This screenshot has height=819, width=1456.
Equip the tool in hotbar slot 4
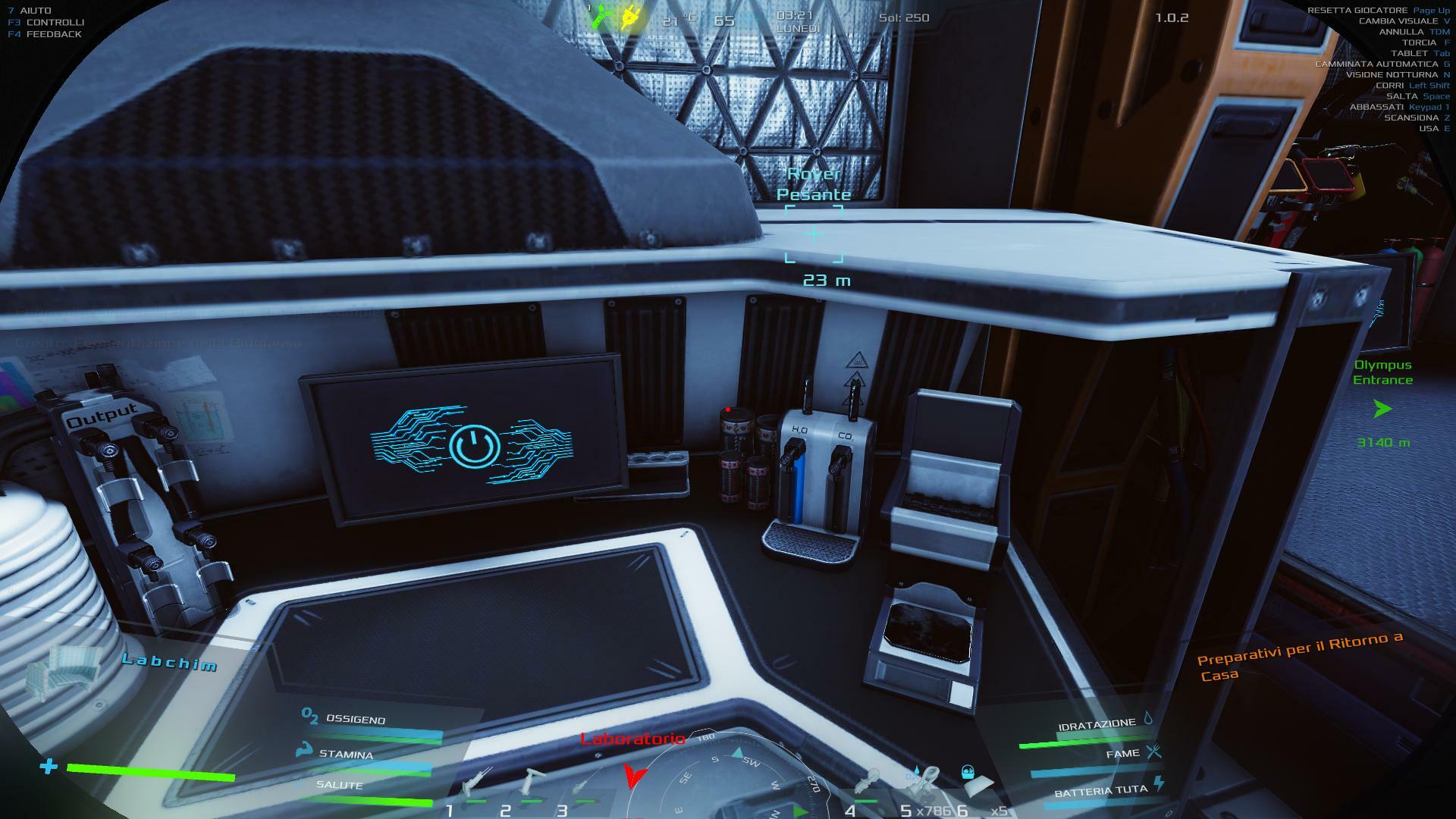click(868, 784)
